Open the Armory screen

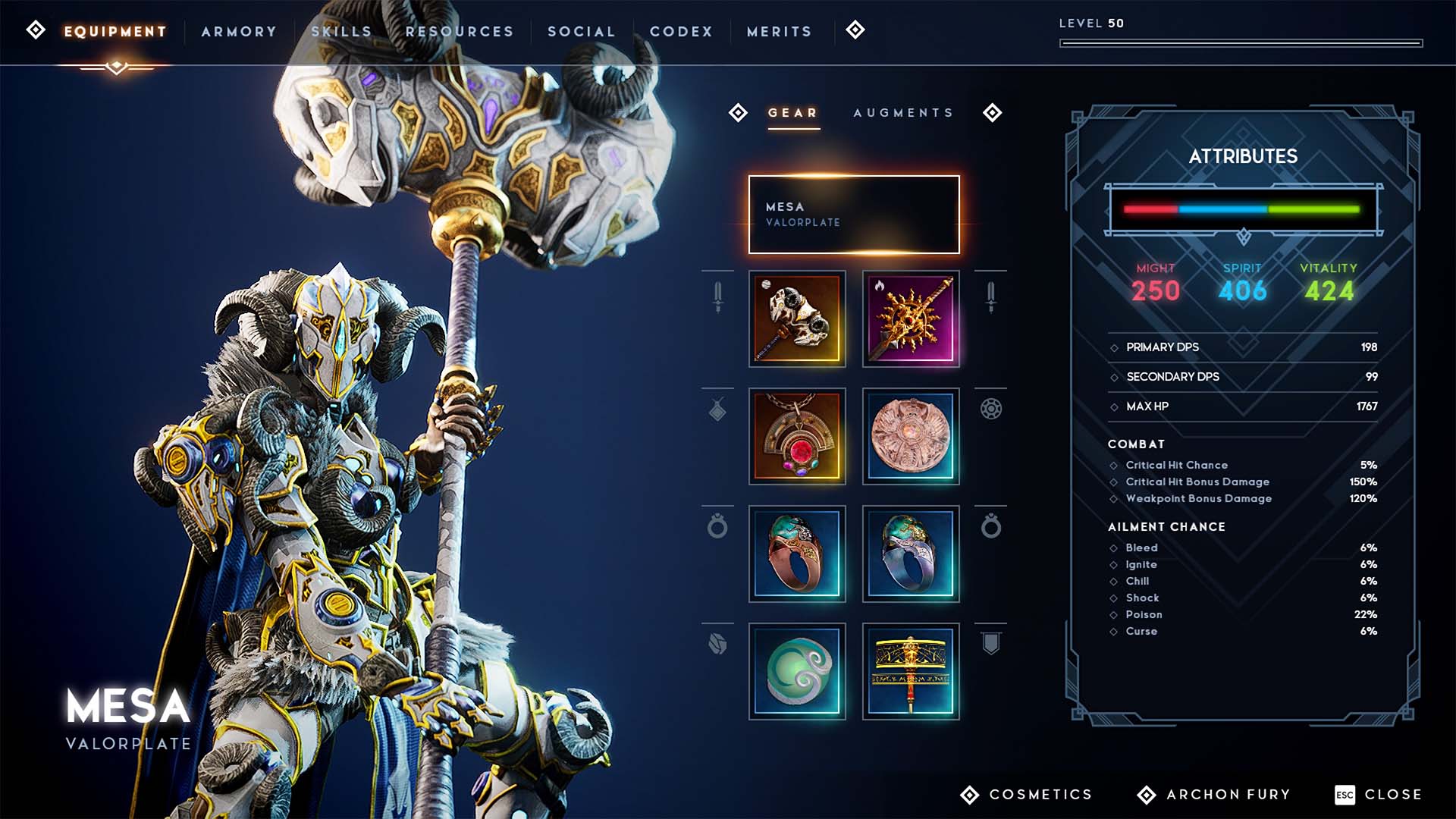pos(239,31)
